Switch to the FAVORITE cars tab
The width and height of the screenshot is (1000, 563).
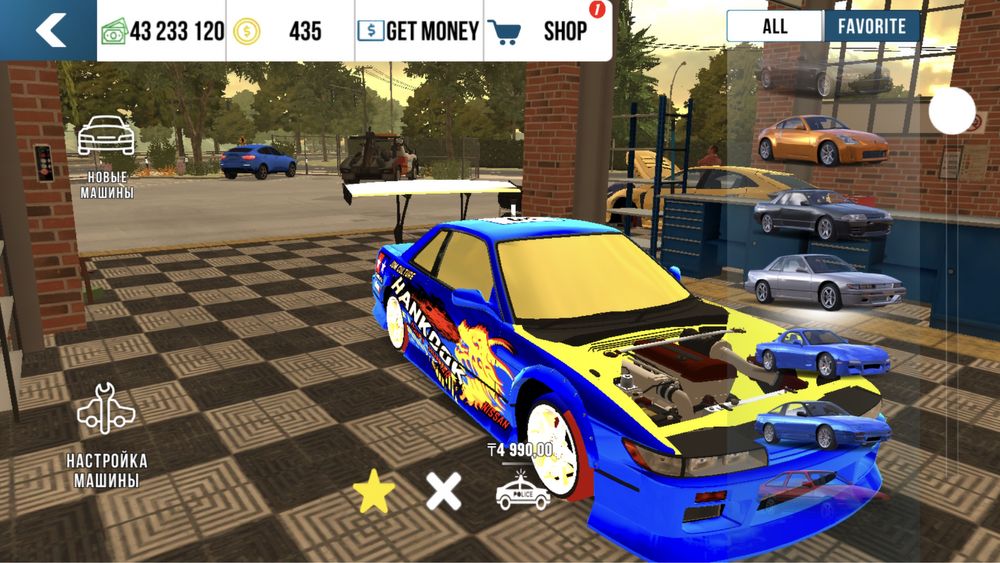[872, 26]
